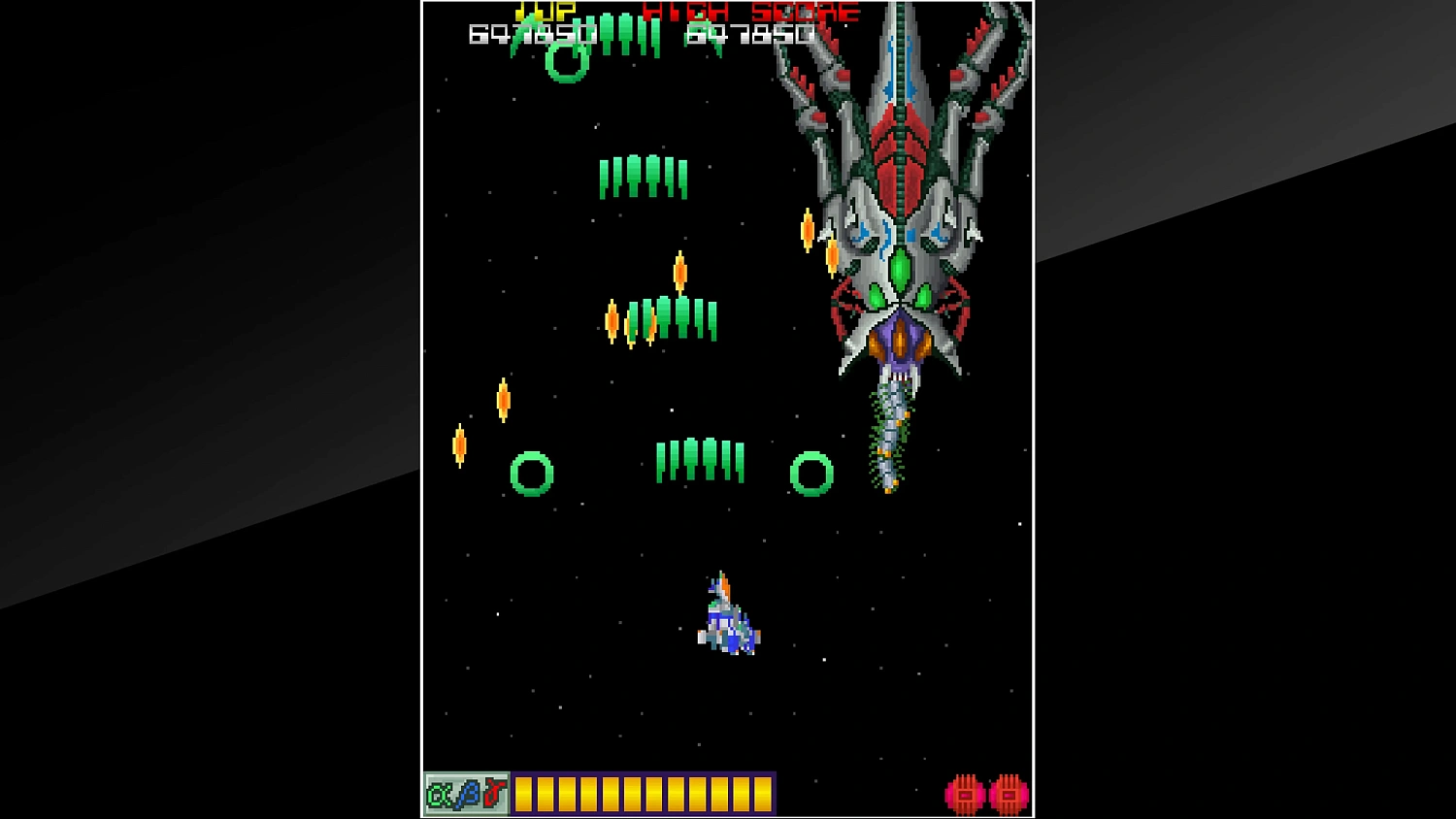The width and height of the screenshot is (1456, 819).
Task: Click the green ring power-up on the right
Action: [811, 473]
